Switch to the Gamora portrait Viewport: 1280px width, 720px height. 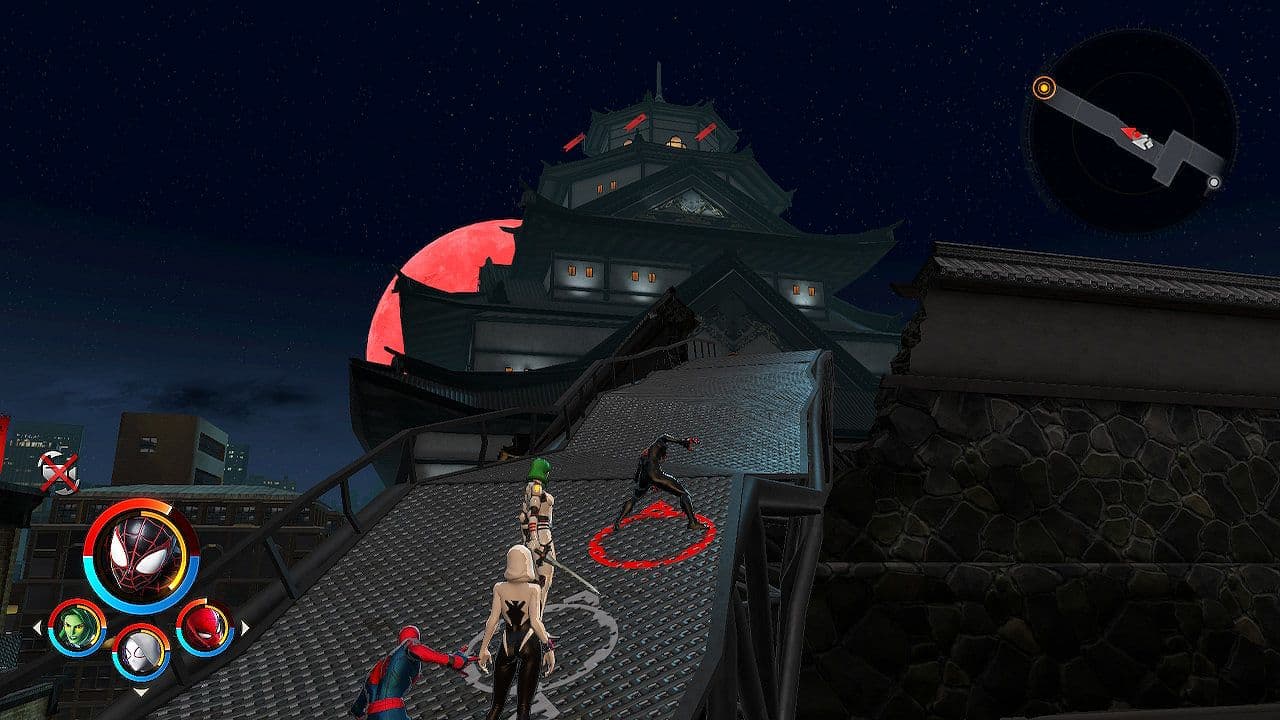[x=77, y=628]
